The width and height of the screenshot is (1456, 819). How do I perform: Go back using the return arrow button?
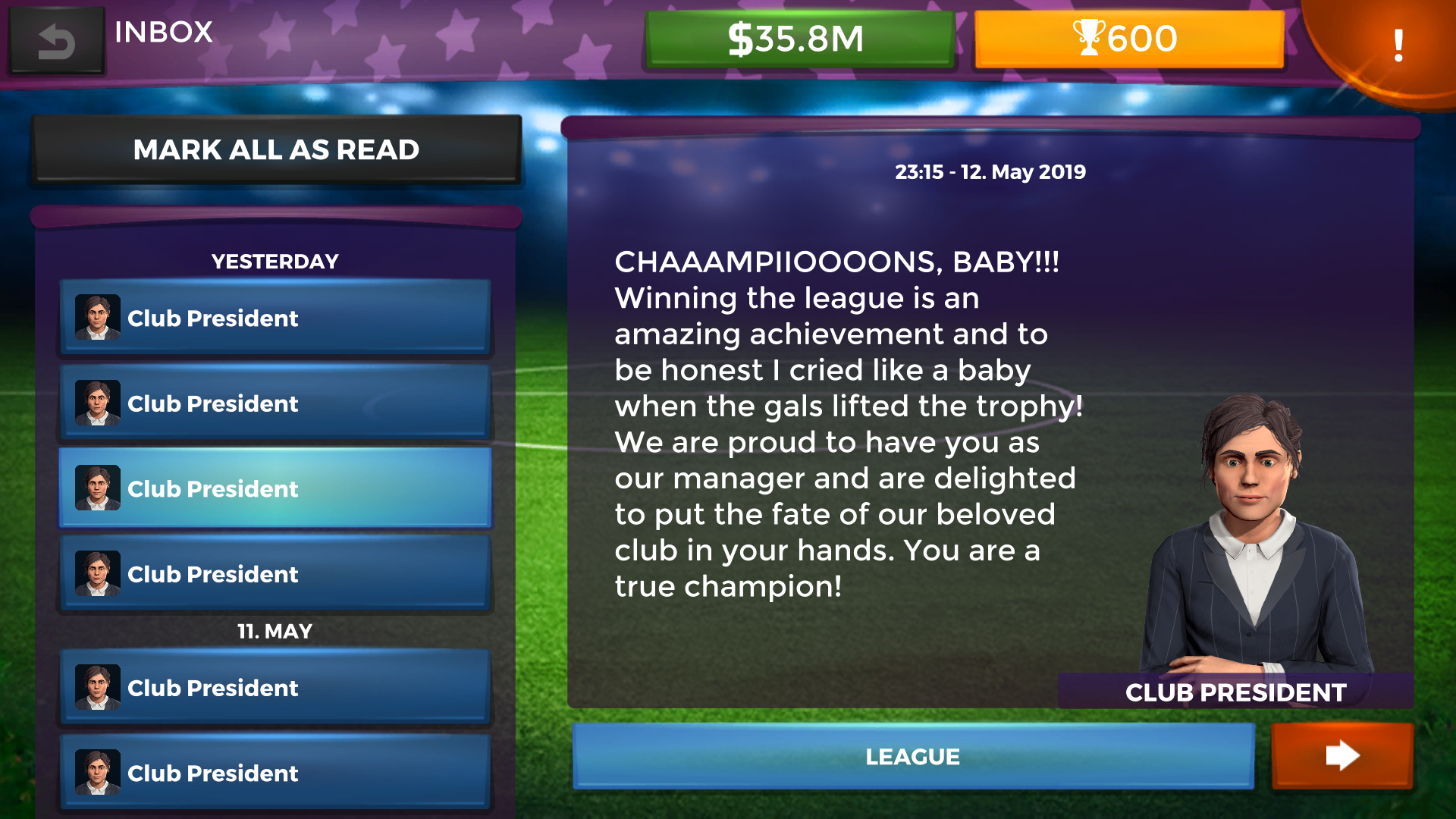coord(56,39)
